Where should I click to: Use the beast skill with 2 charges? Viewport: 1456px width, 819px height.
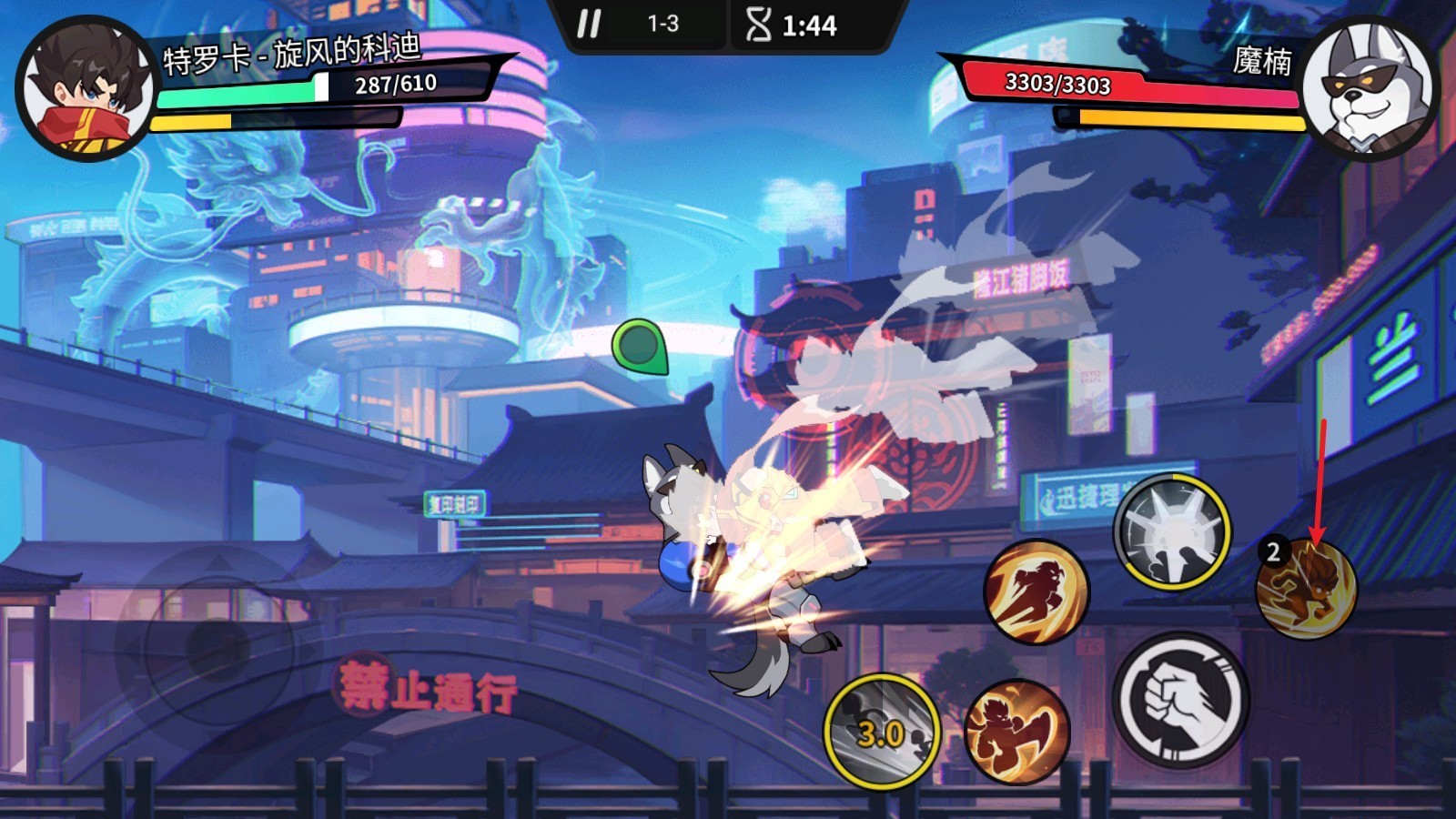[x=1306, y=588]
